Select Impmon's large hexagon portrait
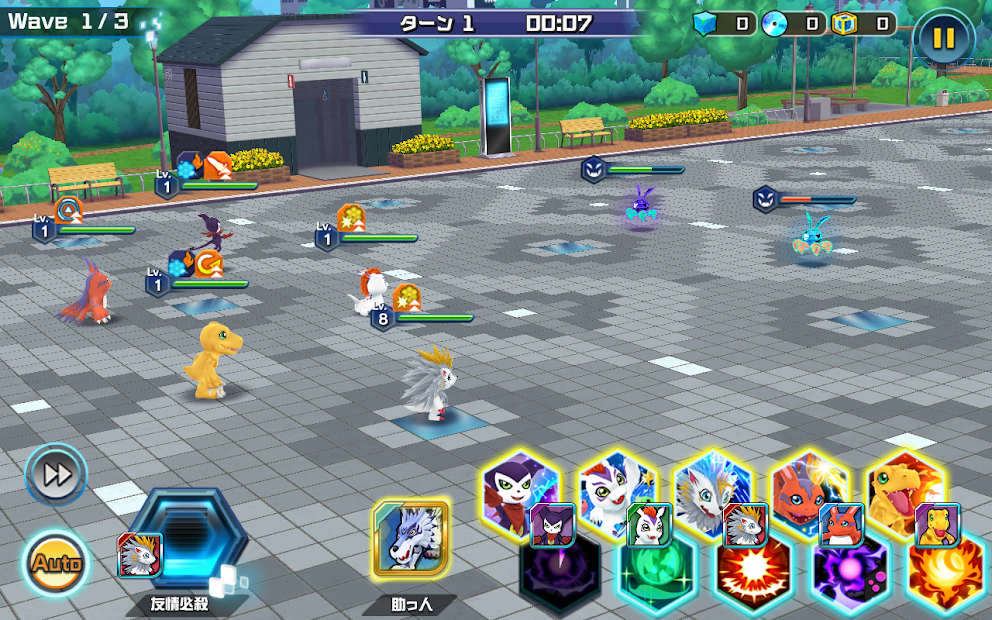The image size is (992, 620). tap(518, 485)
